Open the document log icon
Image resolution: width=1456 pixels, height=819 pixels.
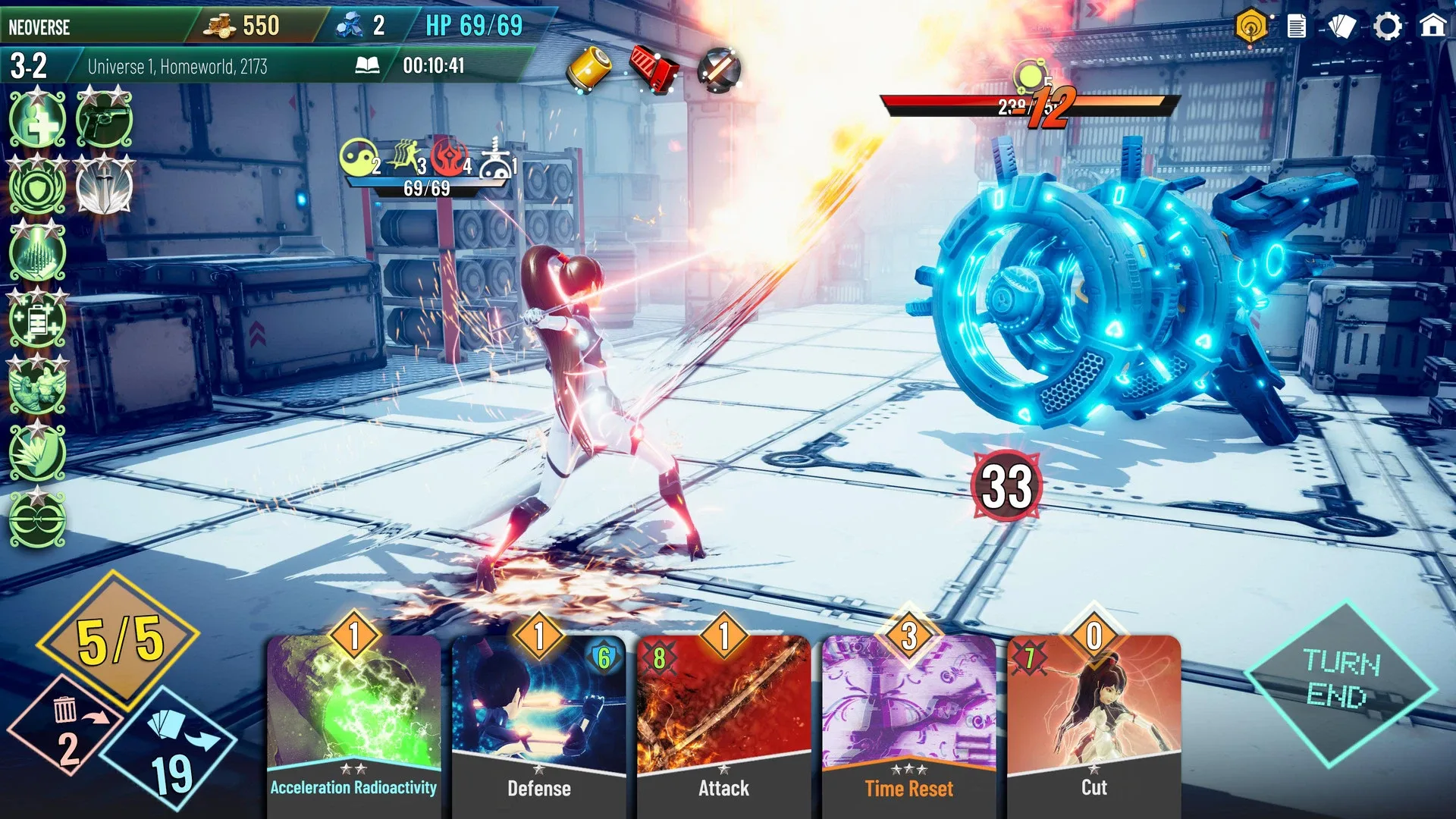[x=1297, y=27]
